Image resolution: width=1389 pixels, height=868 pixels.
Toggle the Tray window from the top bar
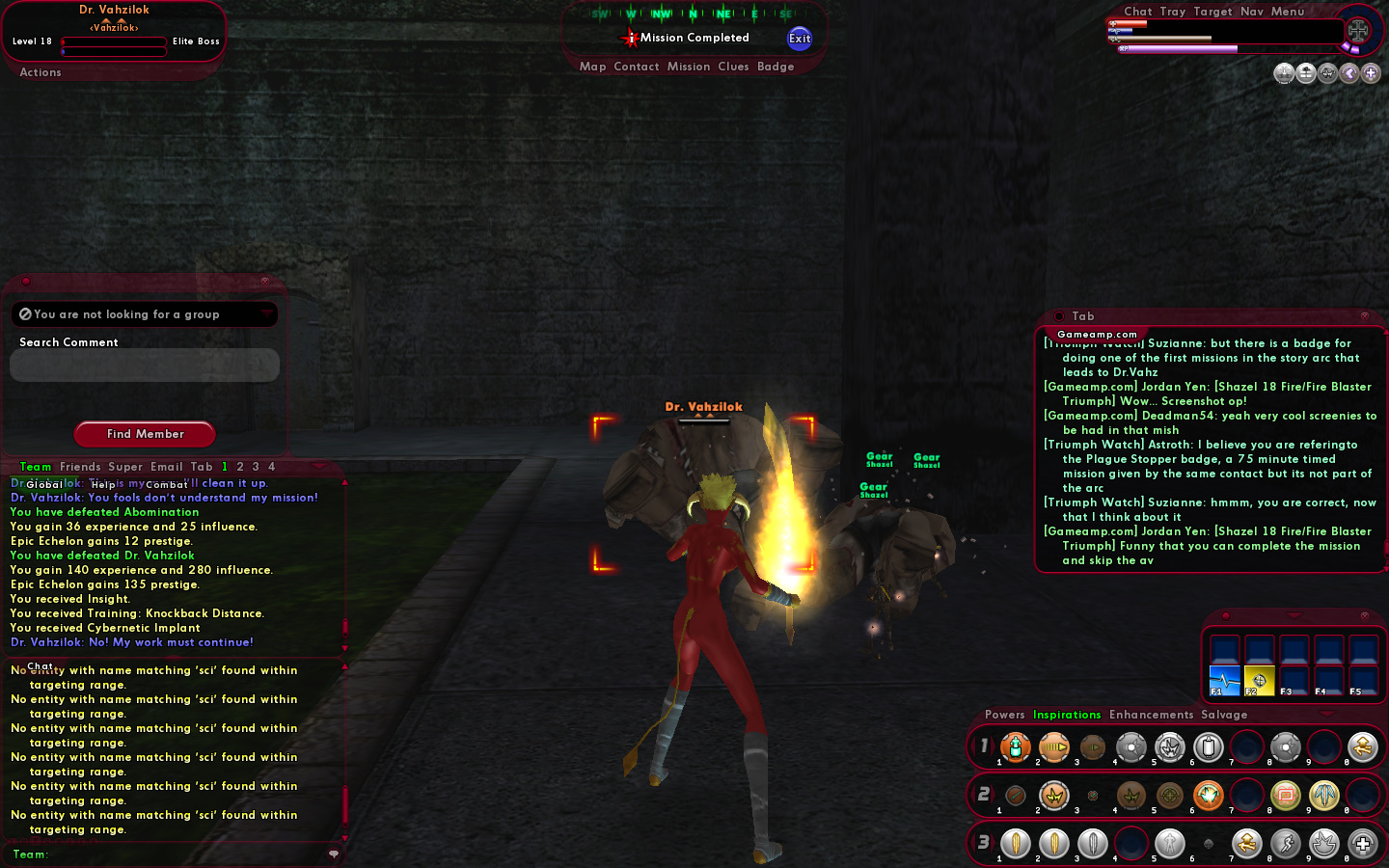(x=1172, y=12)
